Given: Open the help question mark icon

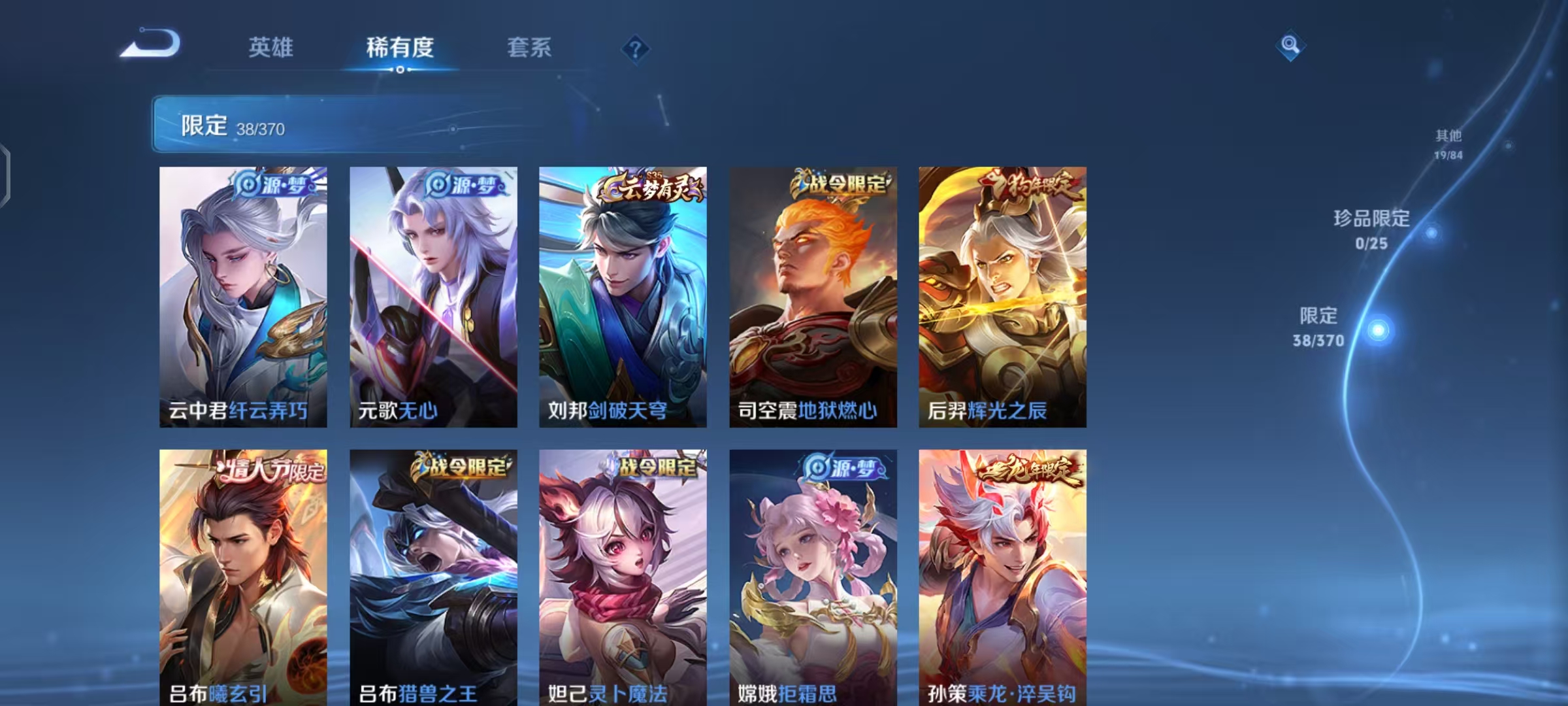Looking at the screenshot, I should point(637,49).
